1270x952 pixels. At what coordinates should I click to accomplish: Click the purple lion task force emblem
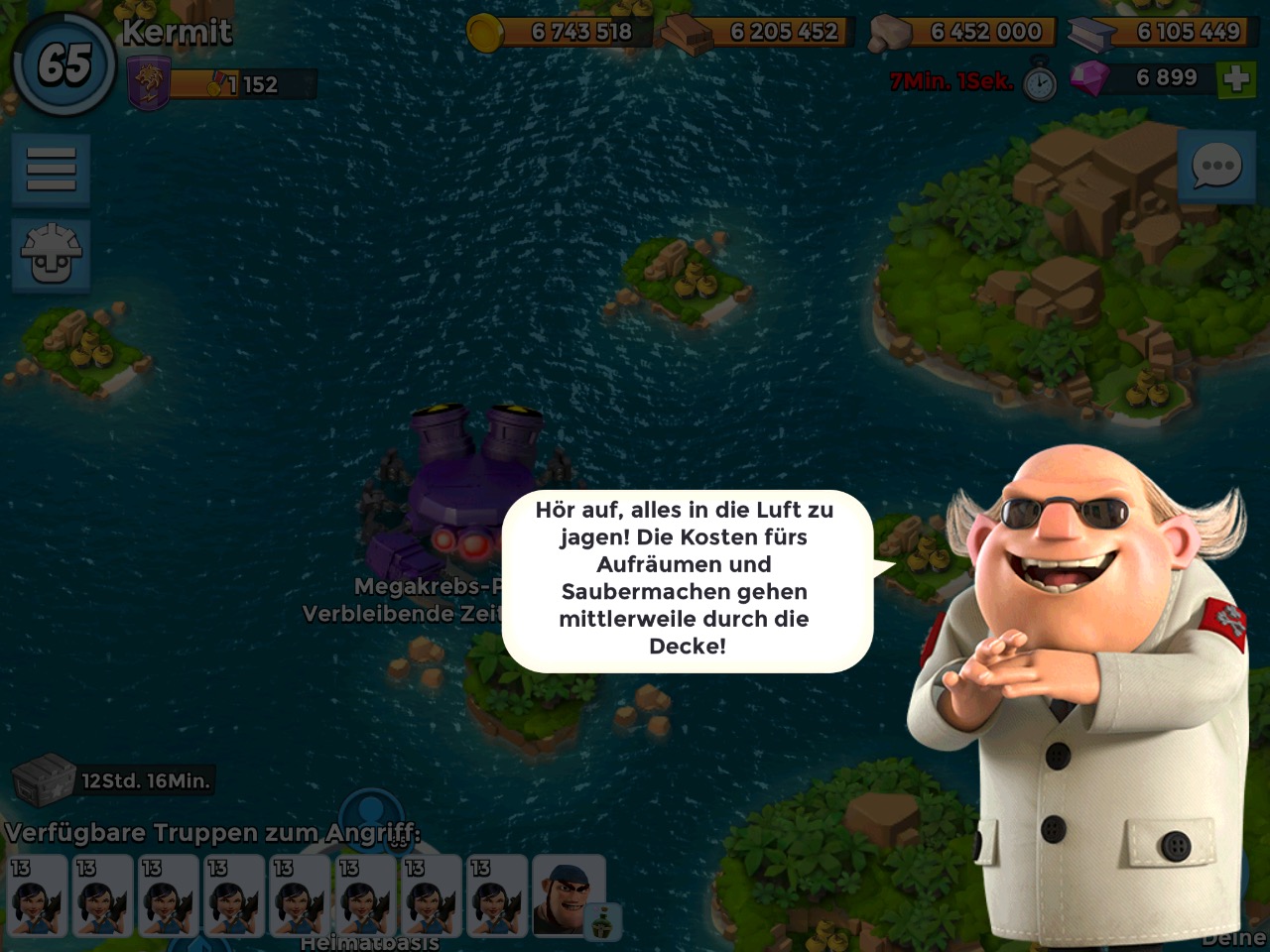(x=148, y=83)
